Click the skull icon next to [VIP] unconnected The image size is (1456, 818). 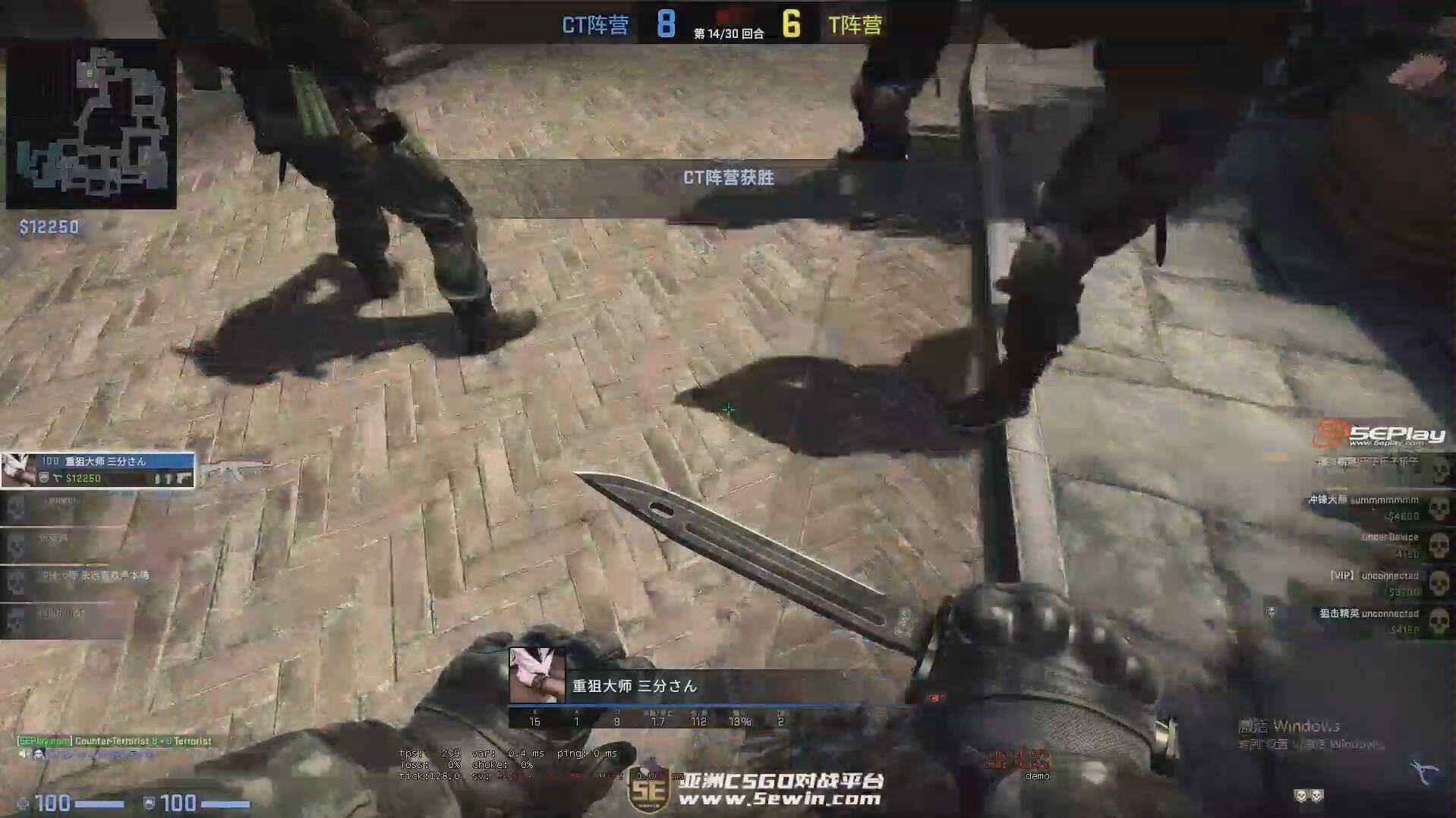click(x=1437, y=582)
